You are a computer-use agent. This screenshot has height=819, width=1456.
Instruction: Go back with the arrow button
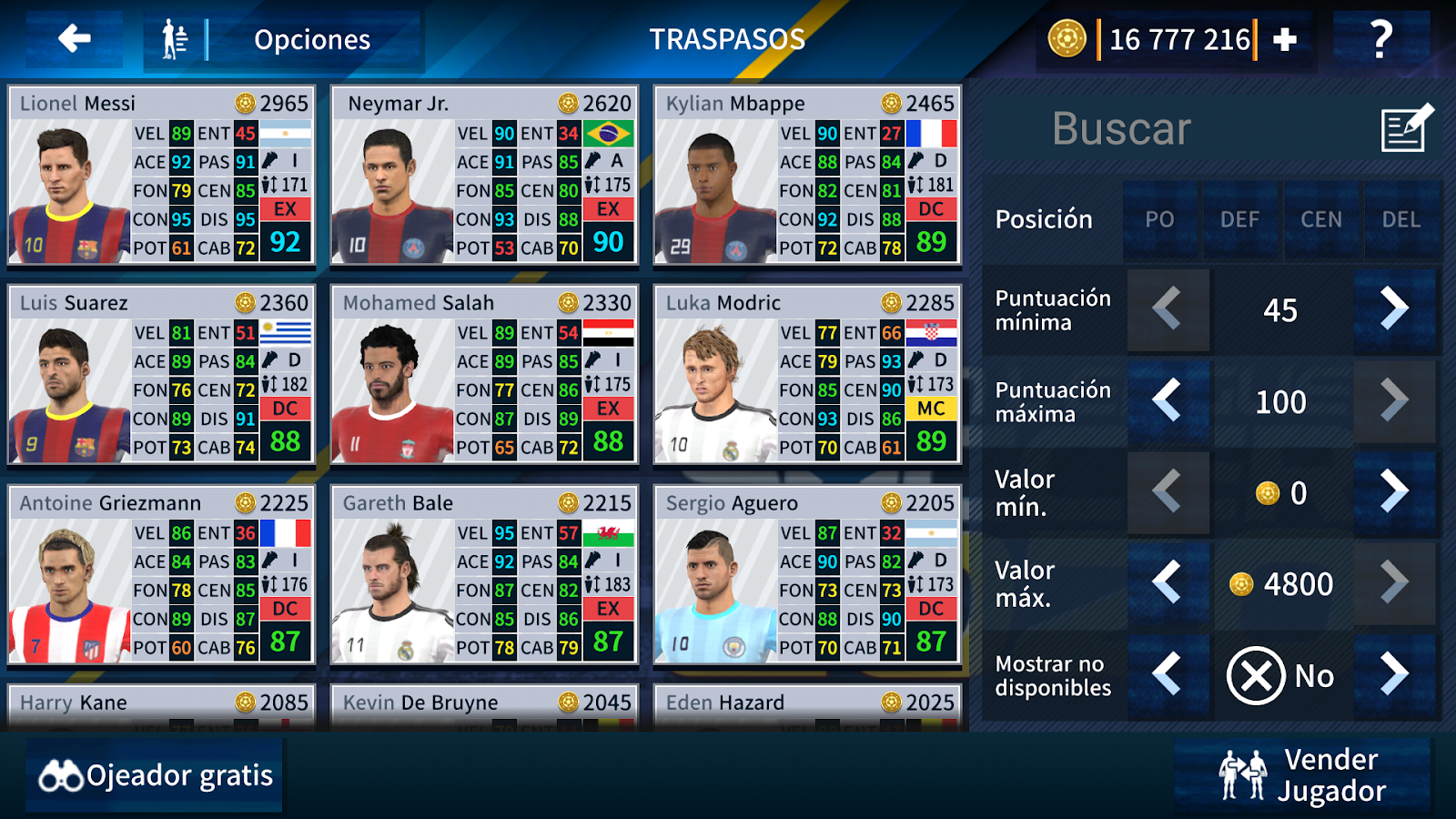click(x=75, y=39)
